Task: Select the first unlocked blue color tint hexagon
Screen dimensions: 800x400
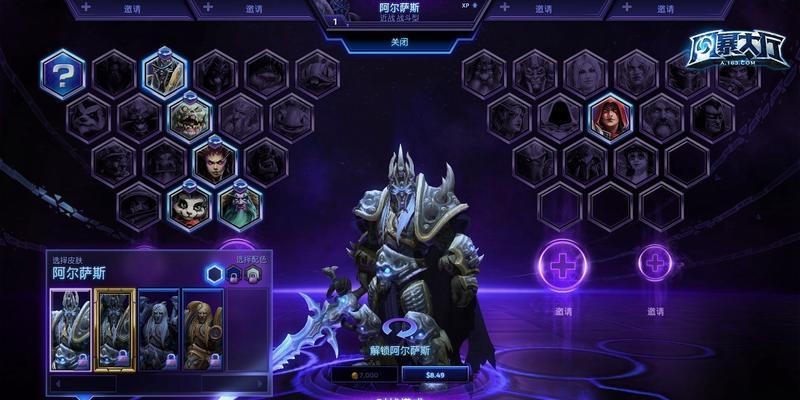Action: click(x=214, y=274)
